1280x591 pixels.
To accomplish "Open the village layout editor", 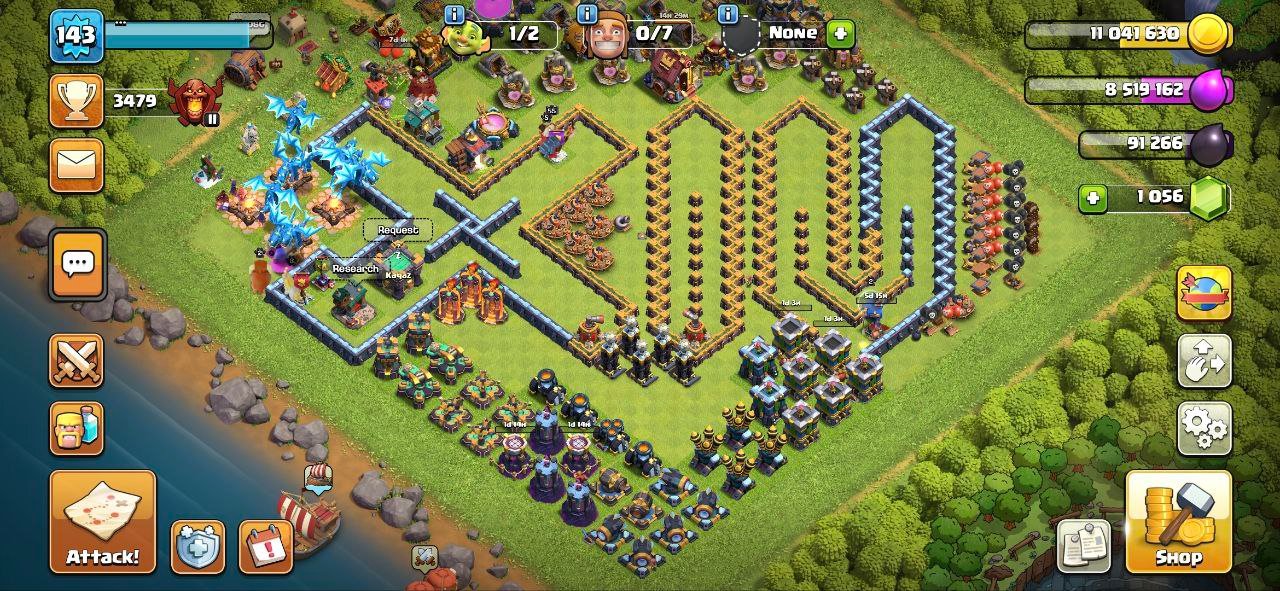I will pos(1203,361).
